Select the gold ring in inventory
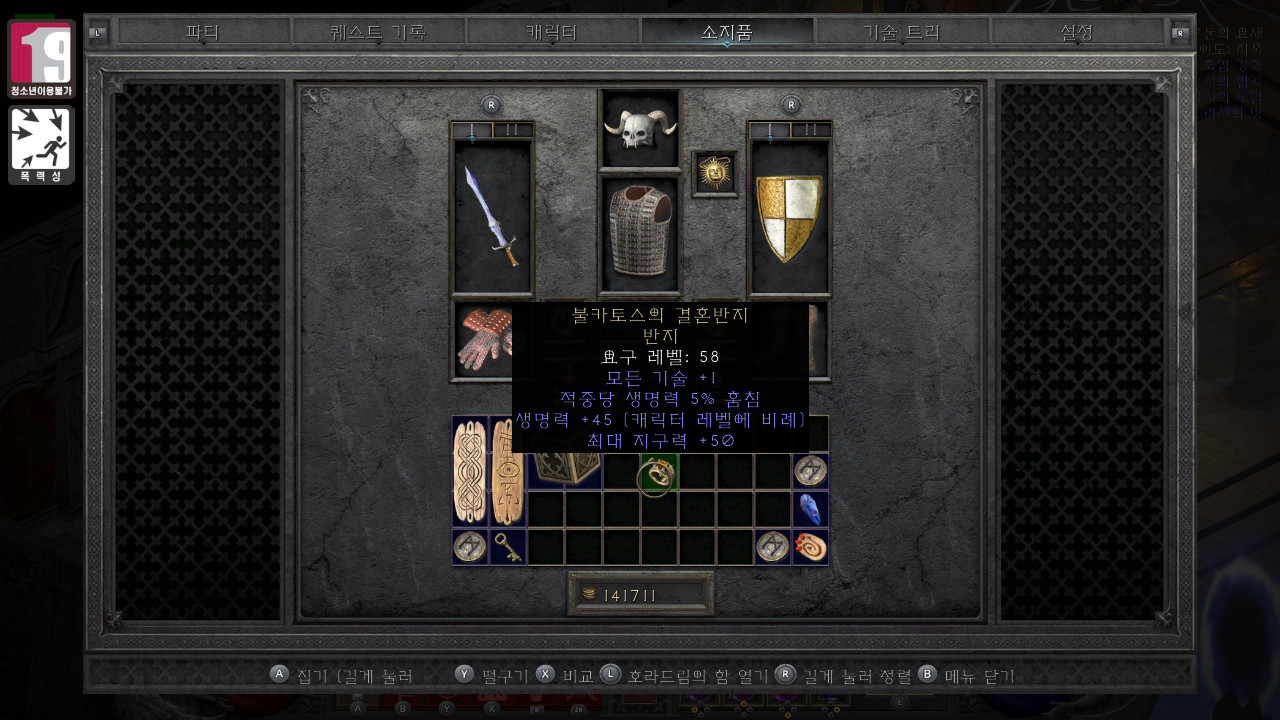 point(658,472)
